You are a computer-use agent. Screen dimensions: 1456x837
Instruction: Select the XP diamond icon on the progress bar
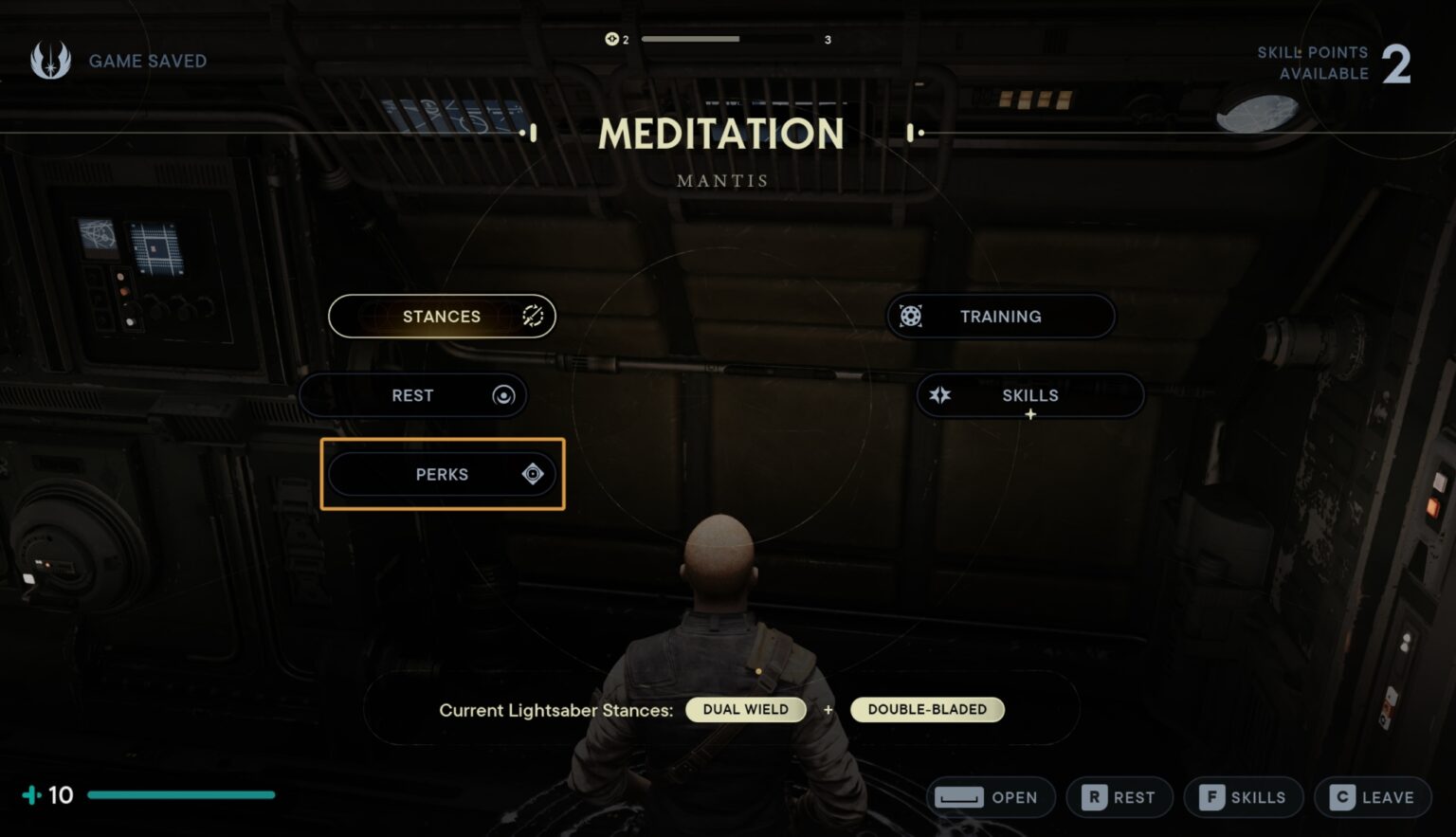click(x=610, y=39)
